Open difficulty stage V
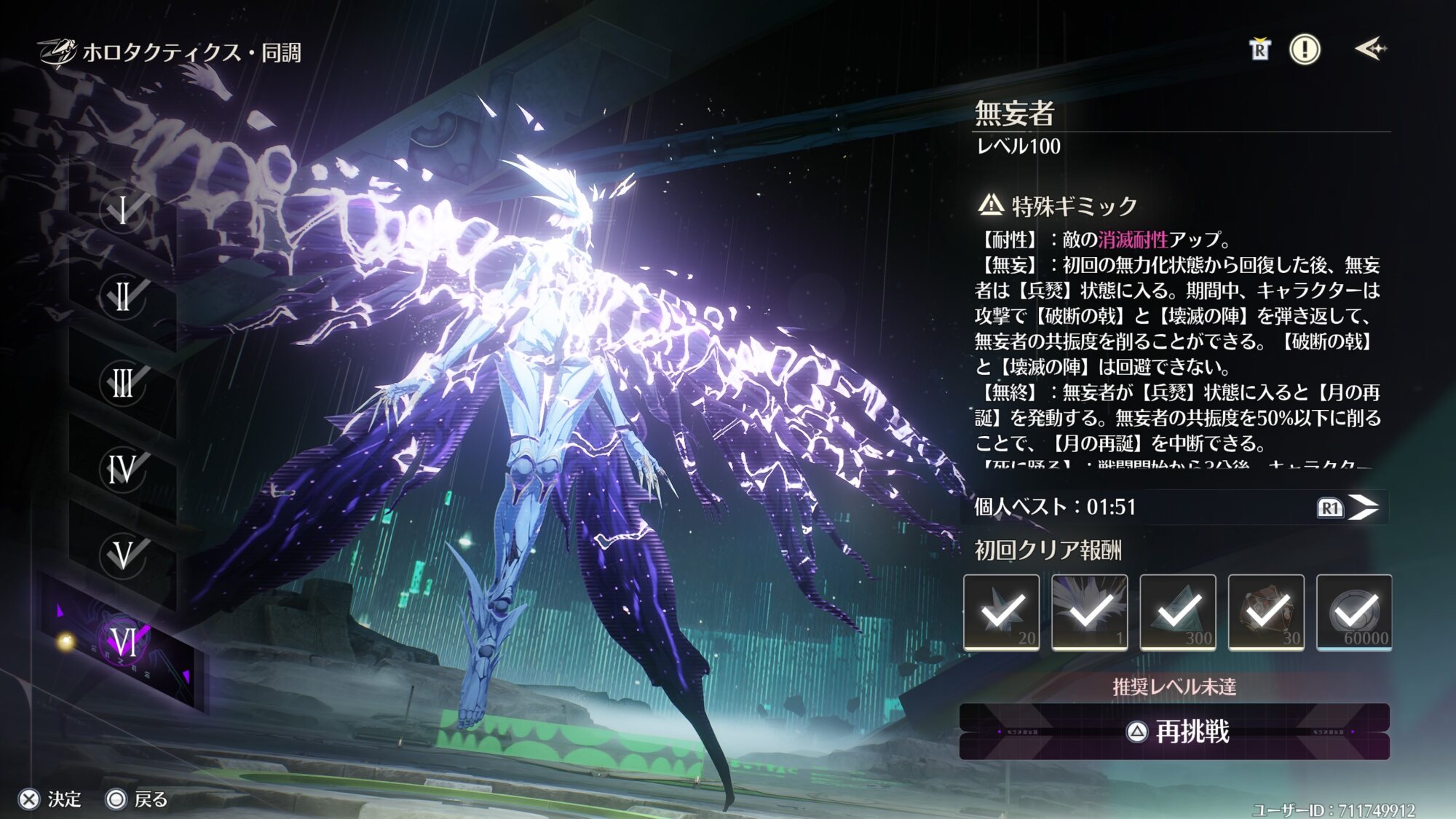Viewport: 1456px width, 819px height. [123, 555]
